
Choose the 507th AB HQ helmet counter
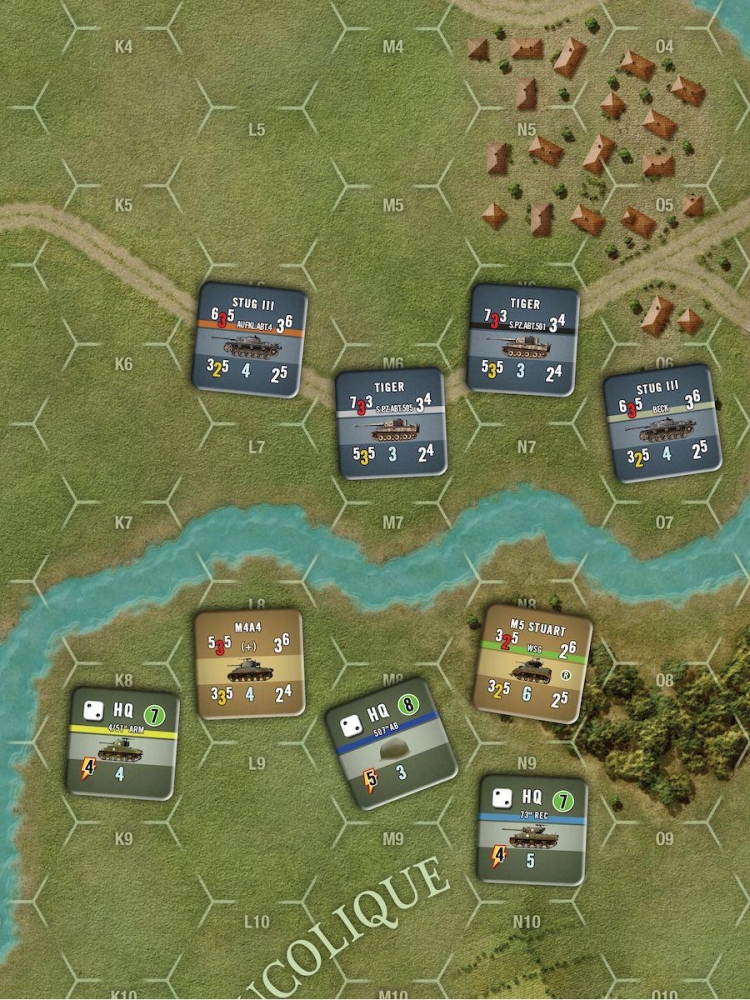pyautogui.click(x=390, y=742)
